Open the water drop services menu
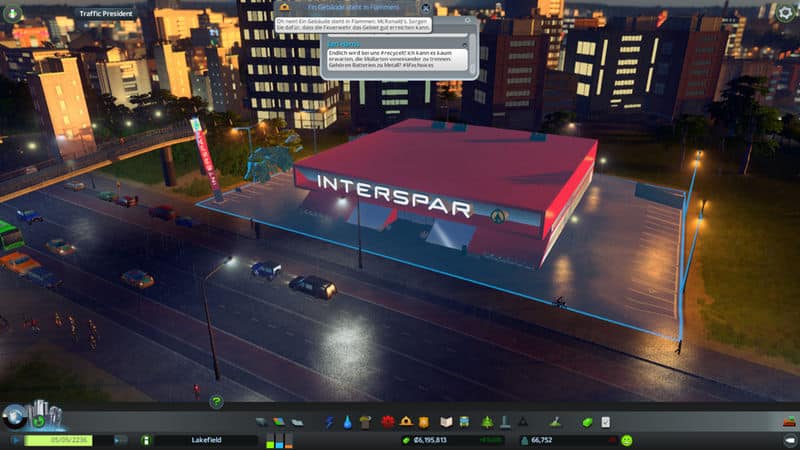This screenshot has height=450, width=800. coord(346,422)
